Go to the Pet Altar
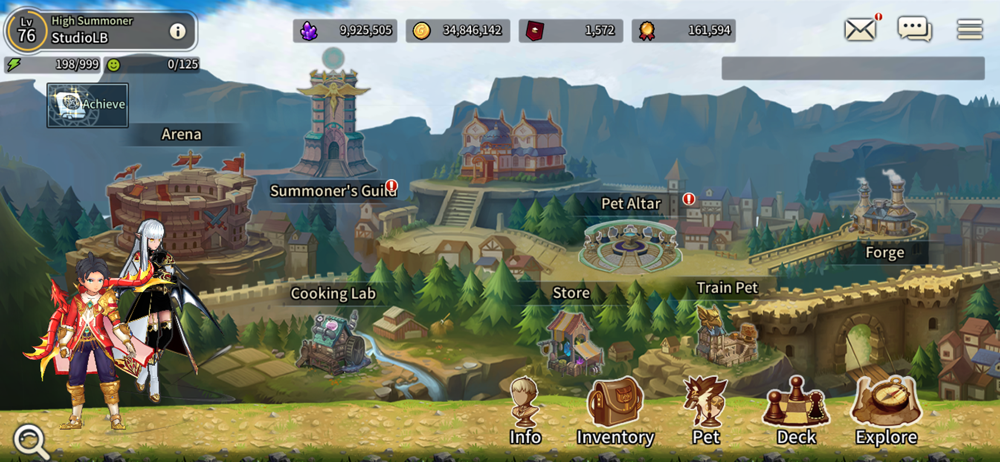 631,240
